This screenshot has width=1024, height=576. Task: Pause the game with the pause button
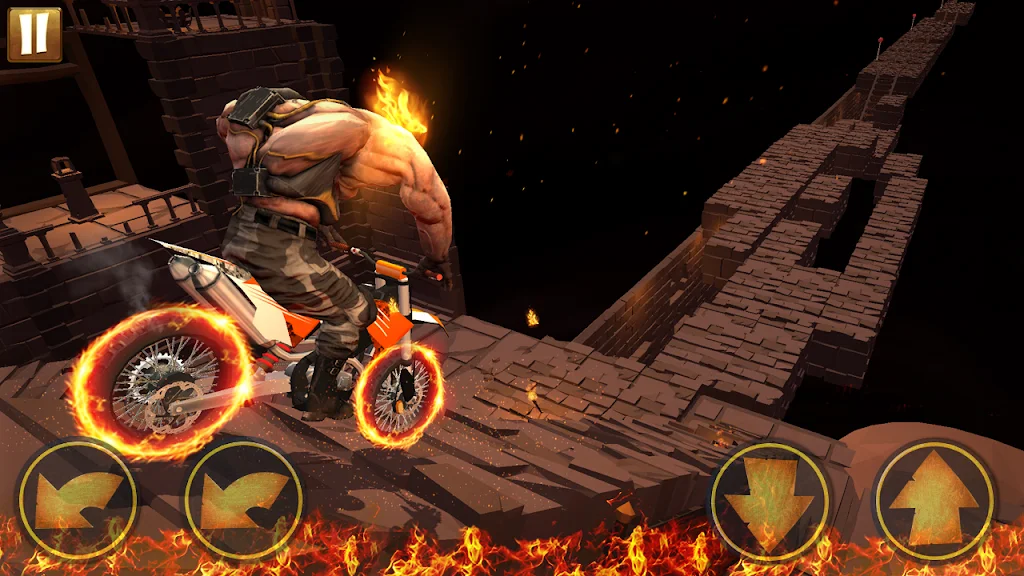pyautogui.click(x=34, y=34)
